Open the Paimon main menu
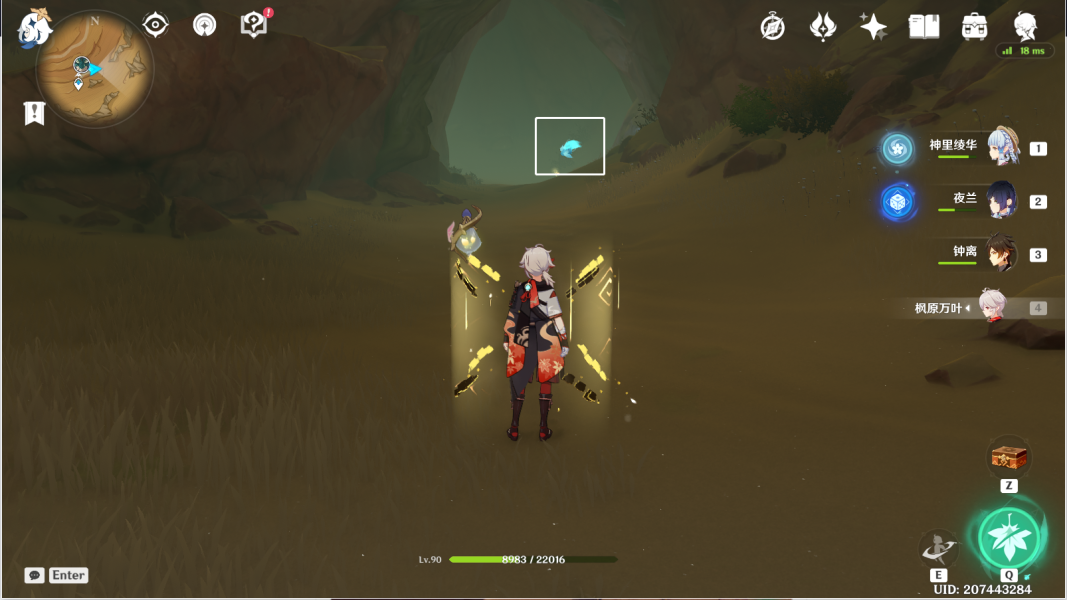1067x600 pixels. click(x=36, y=27)
